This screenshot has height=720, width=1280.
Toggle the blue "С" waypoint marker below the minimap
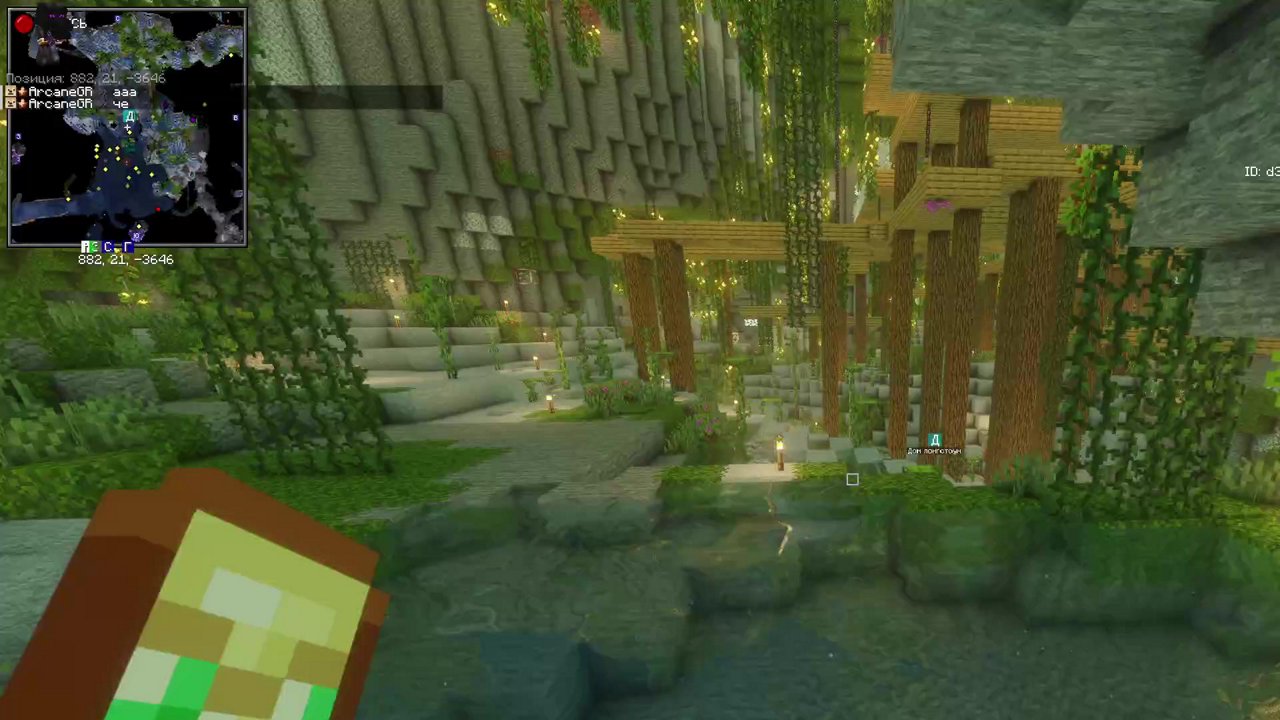pyautogui.click(x=109, y=246)
